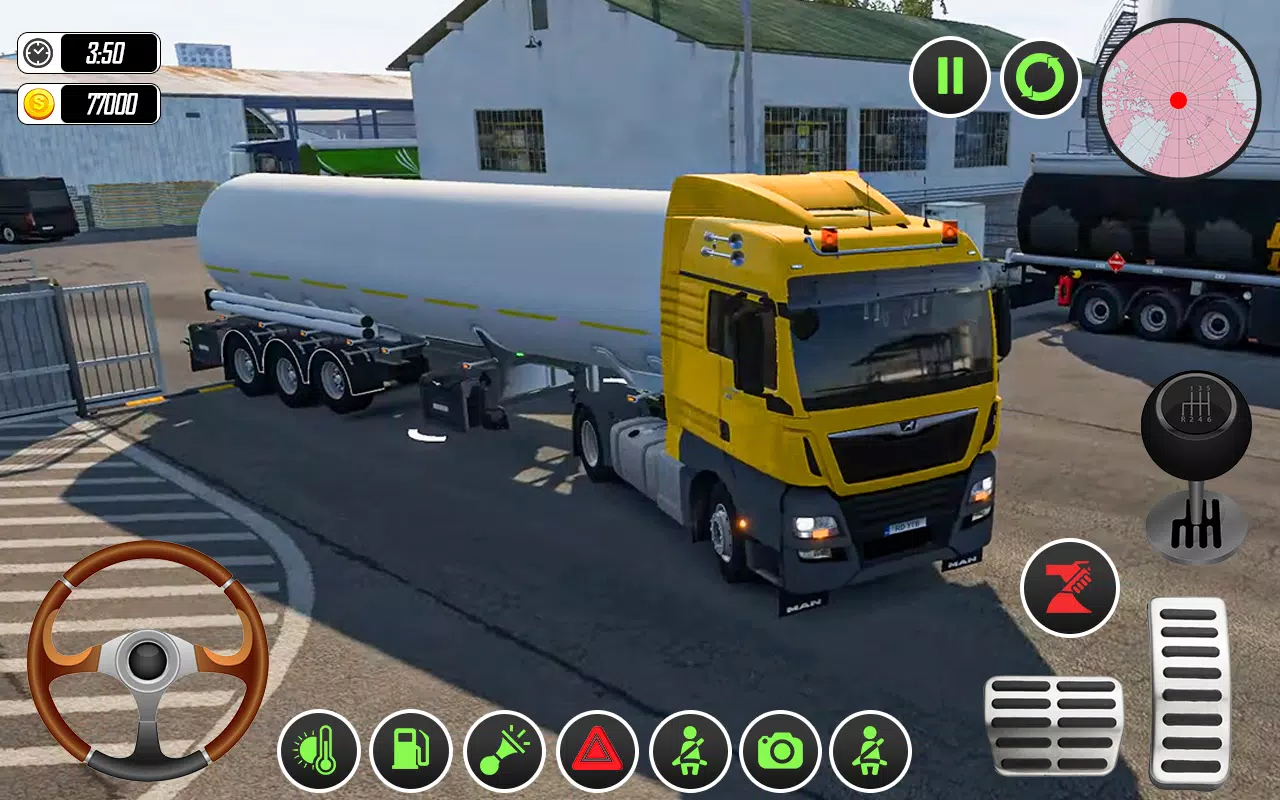Tap the tall accelerator pedal
Screen dimensions: 1280x800
(x=1189, y=692)
